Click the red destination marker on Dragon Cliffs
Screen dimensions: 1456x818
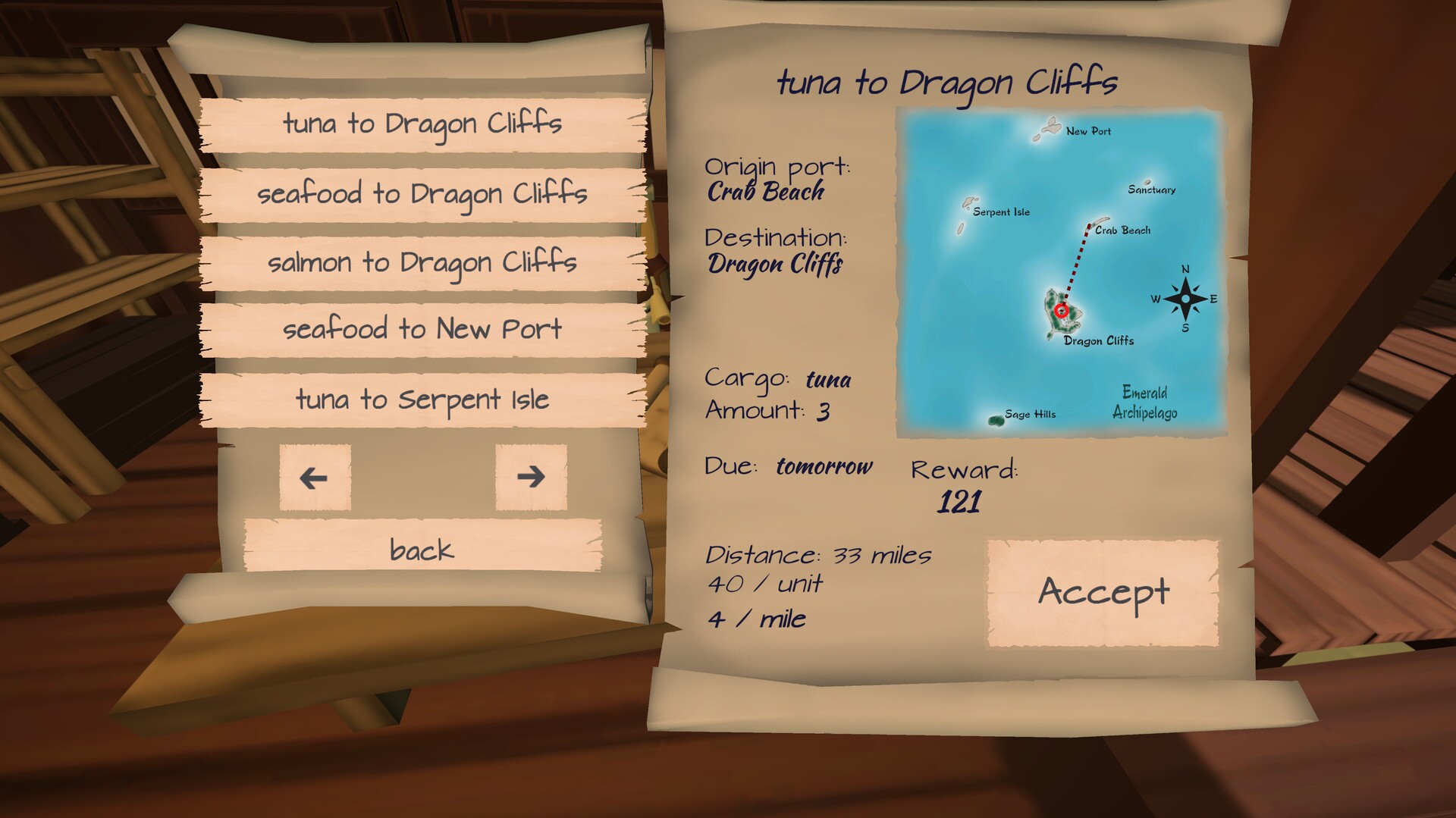[1062, 309]
